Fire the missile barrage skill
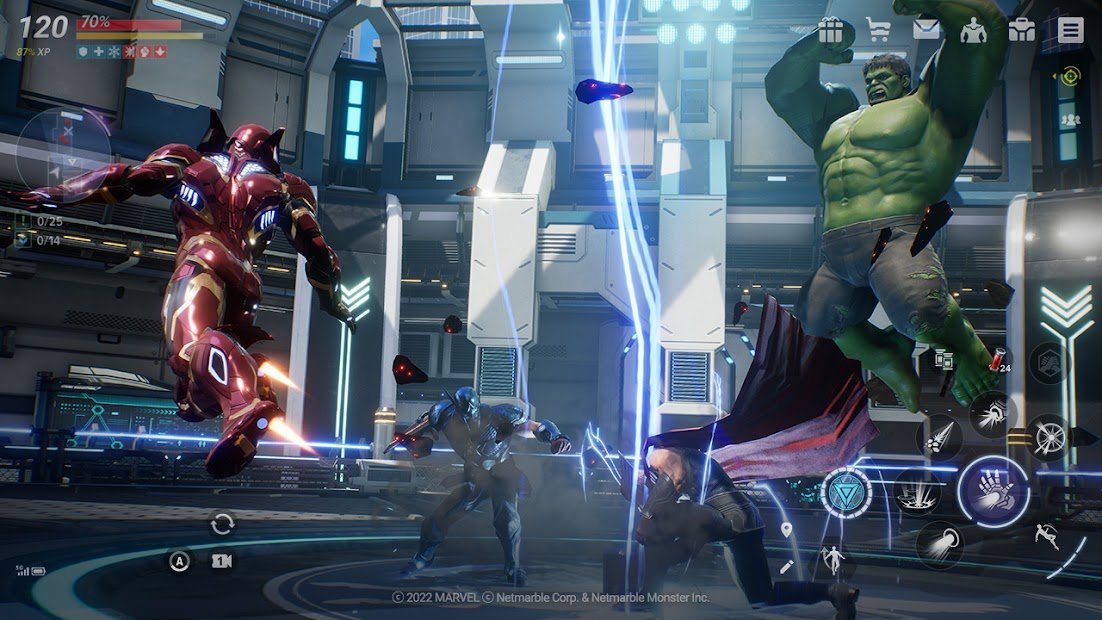Screen dimensions: 1102x620 click(x=939, y=437)
